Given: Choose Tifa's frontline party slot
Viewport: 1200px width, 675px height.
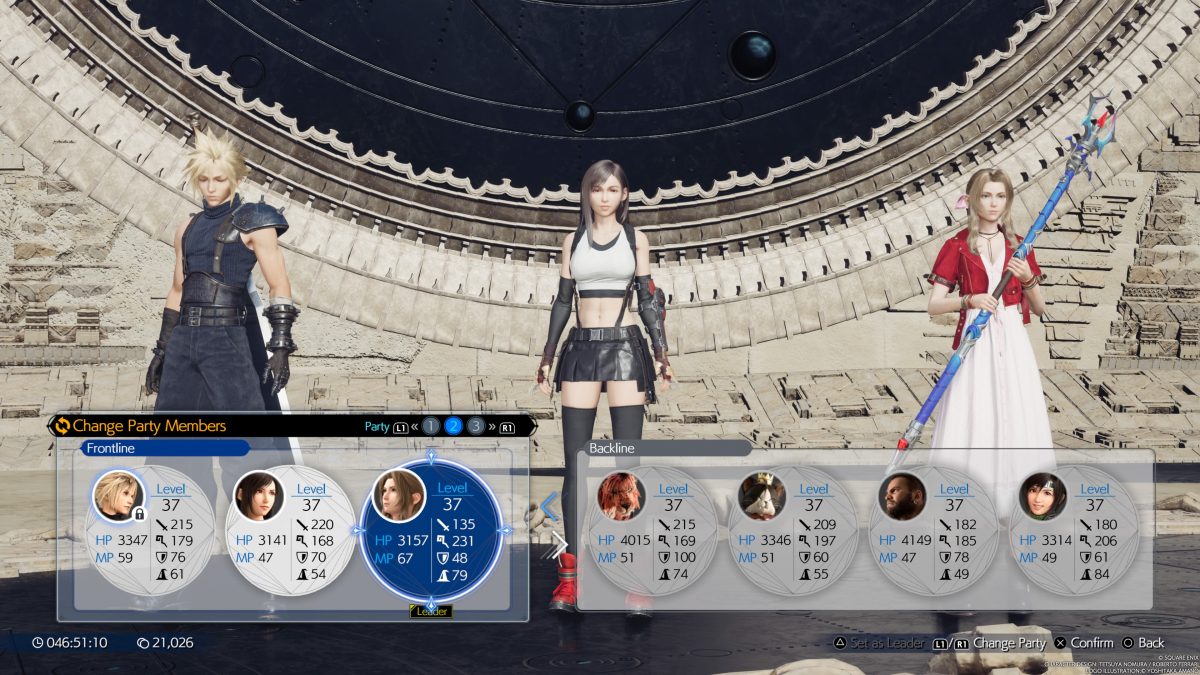Looking at the screenshot, I should click(x=289, y=530).
